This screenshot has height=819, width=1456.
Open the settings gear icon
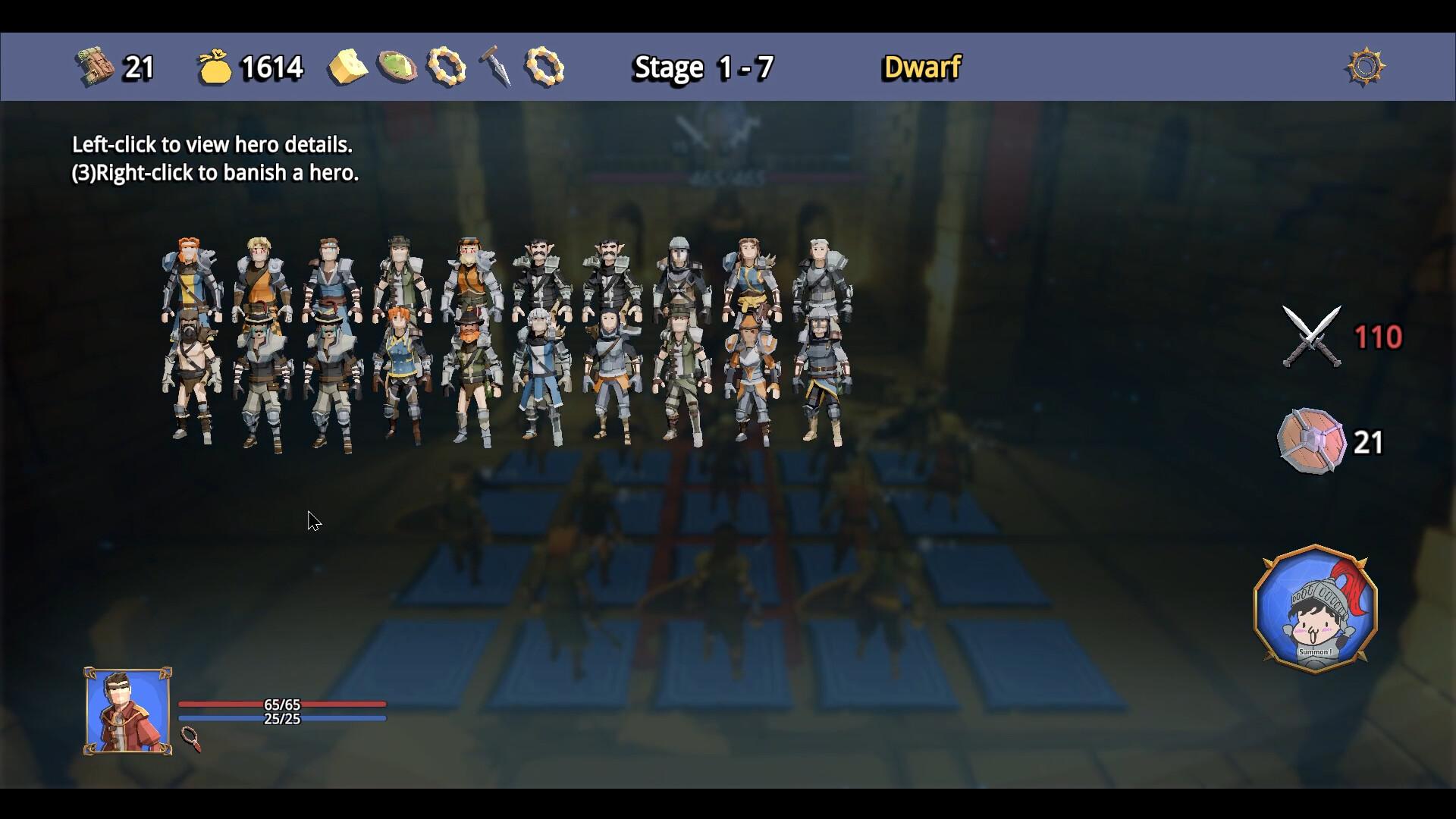1365,67
